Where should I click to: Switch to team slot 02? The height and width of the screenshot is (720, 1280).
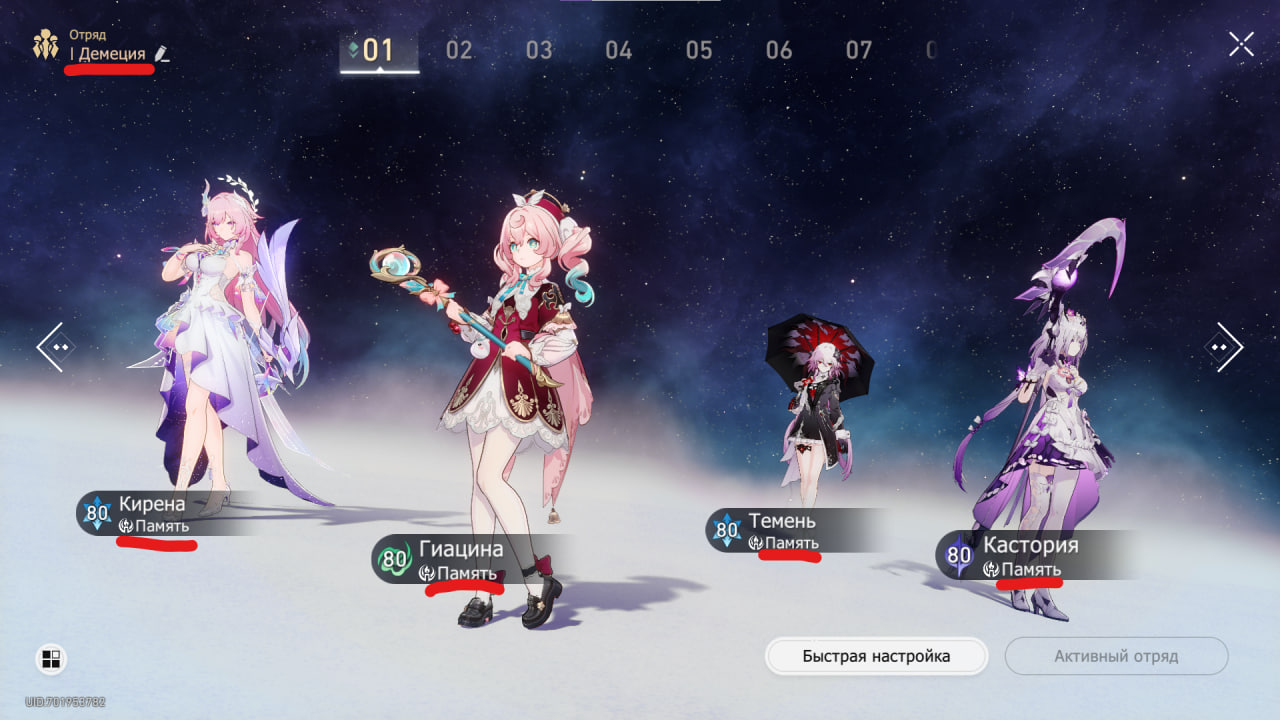pos(459,50)
